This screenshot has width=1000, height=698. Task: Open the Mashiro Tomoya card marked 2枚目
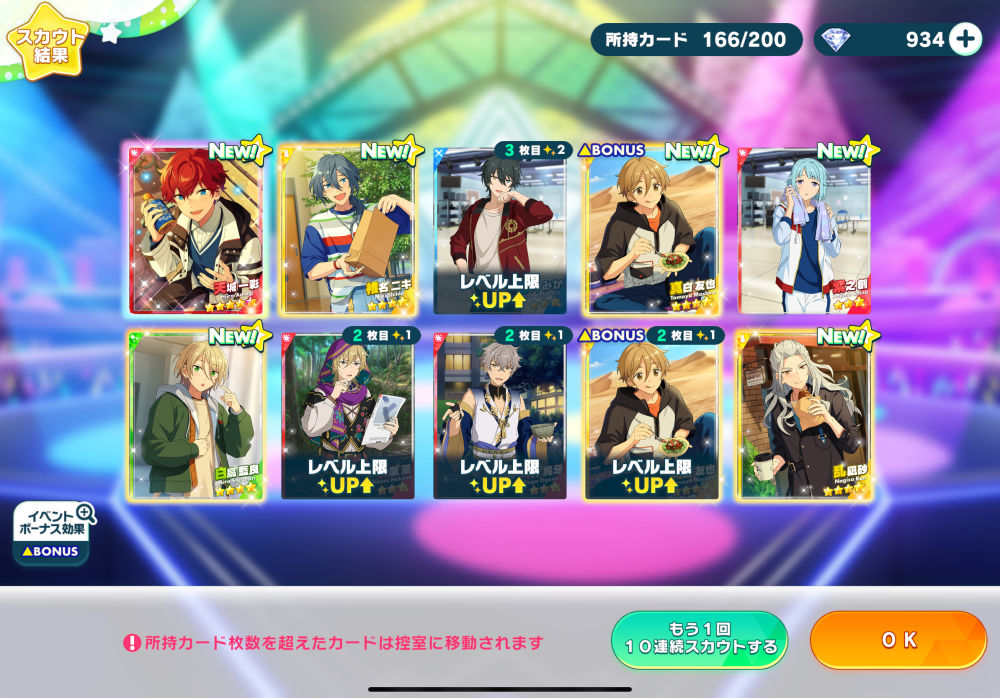tap(652, 415)
